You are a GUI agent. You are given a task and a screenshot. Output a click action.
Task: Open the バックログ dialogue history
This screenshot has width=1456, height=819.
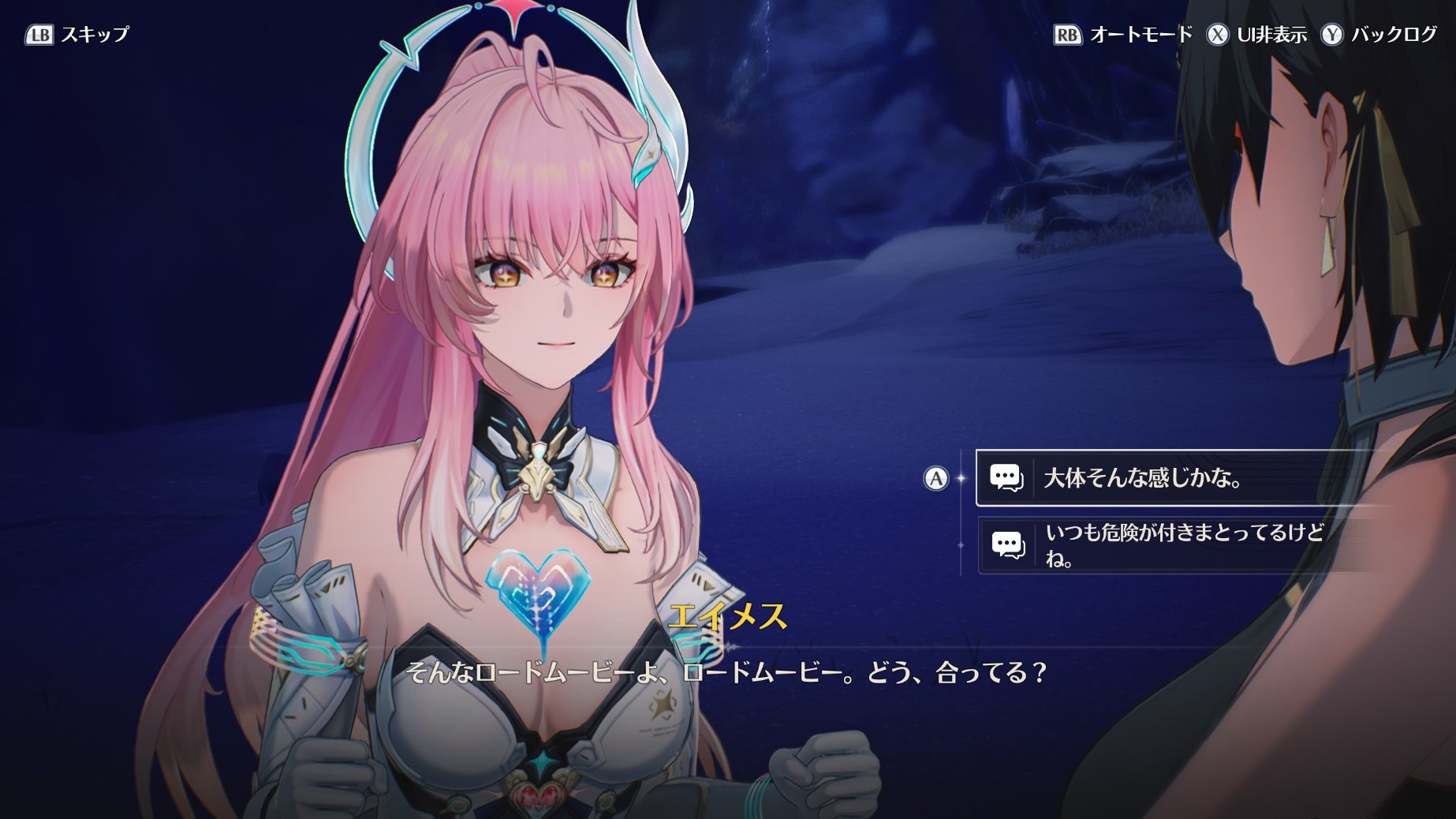(1379, 35)
